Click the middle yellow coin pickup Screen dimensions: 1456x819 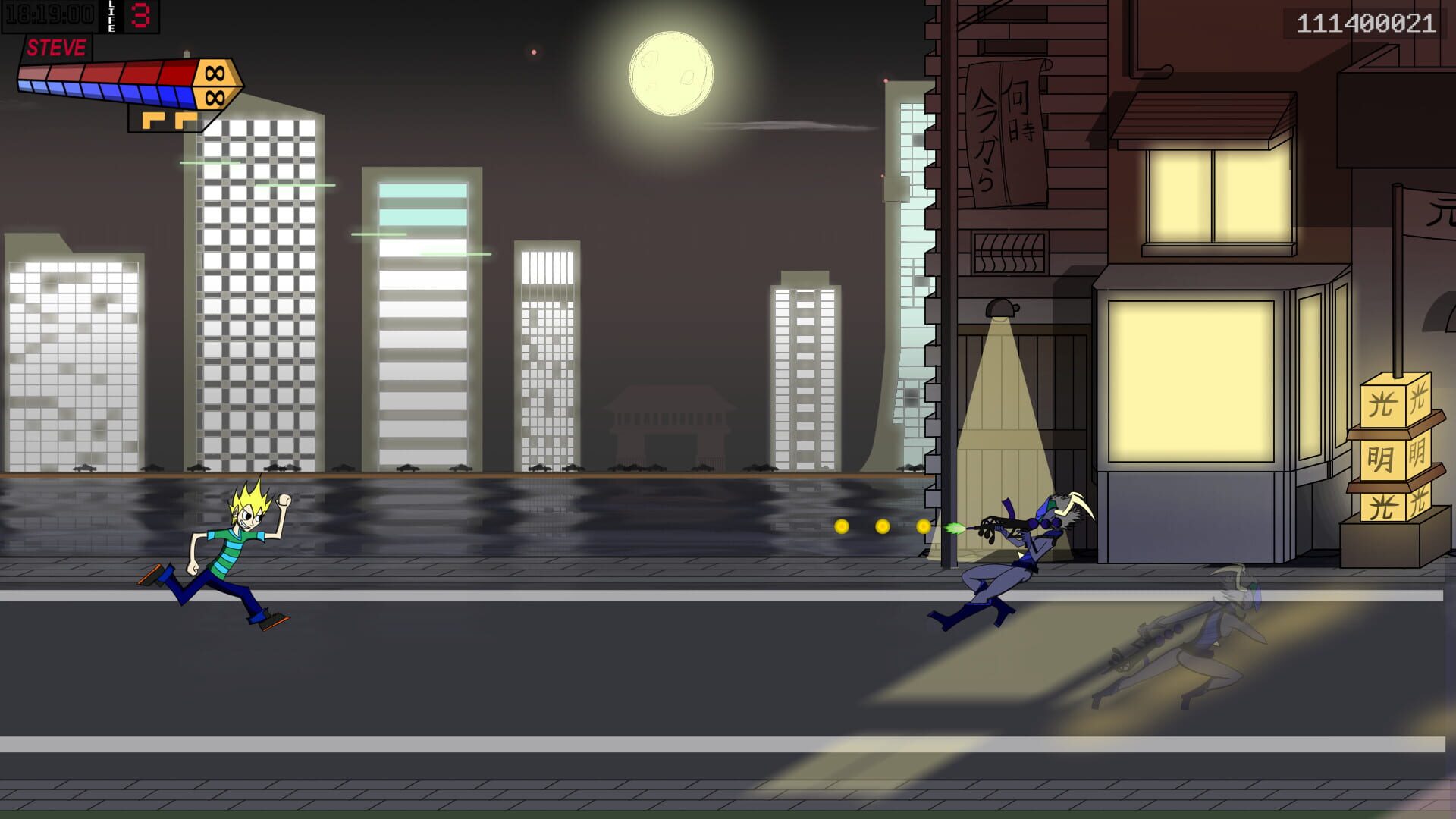click(x=882, y=526)
